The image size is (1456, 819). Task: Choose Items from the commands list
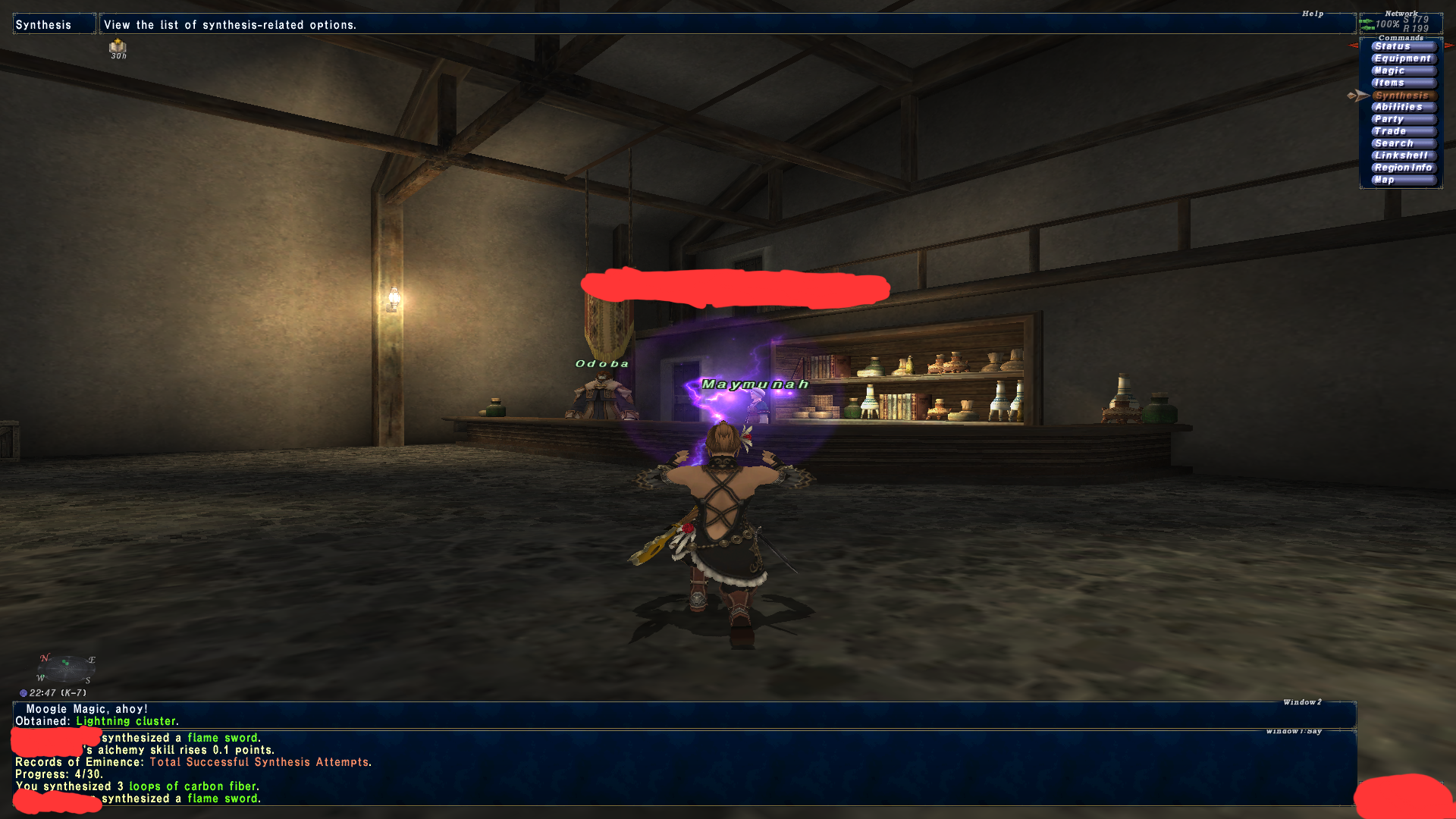[1402, 83]
